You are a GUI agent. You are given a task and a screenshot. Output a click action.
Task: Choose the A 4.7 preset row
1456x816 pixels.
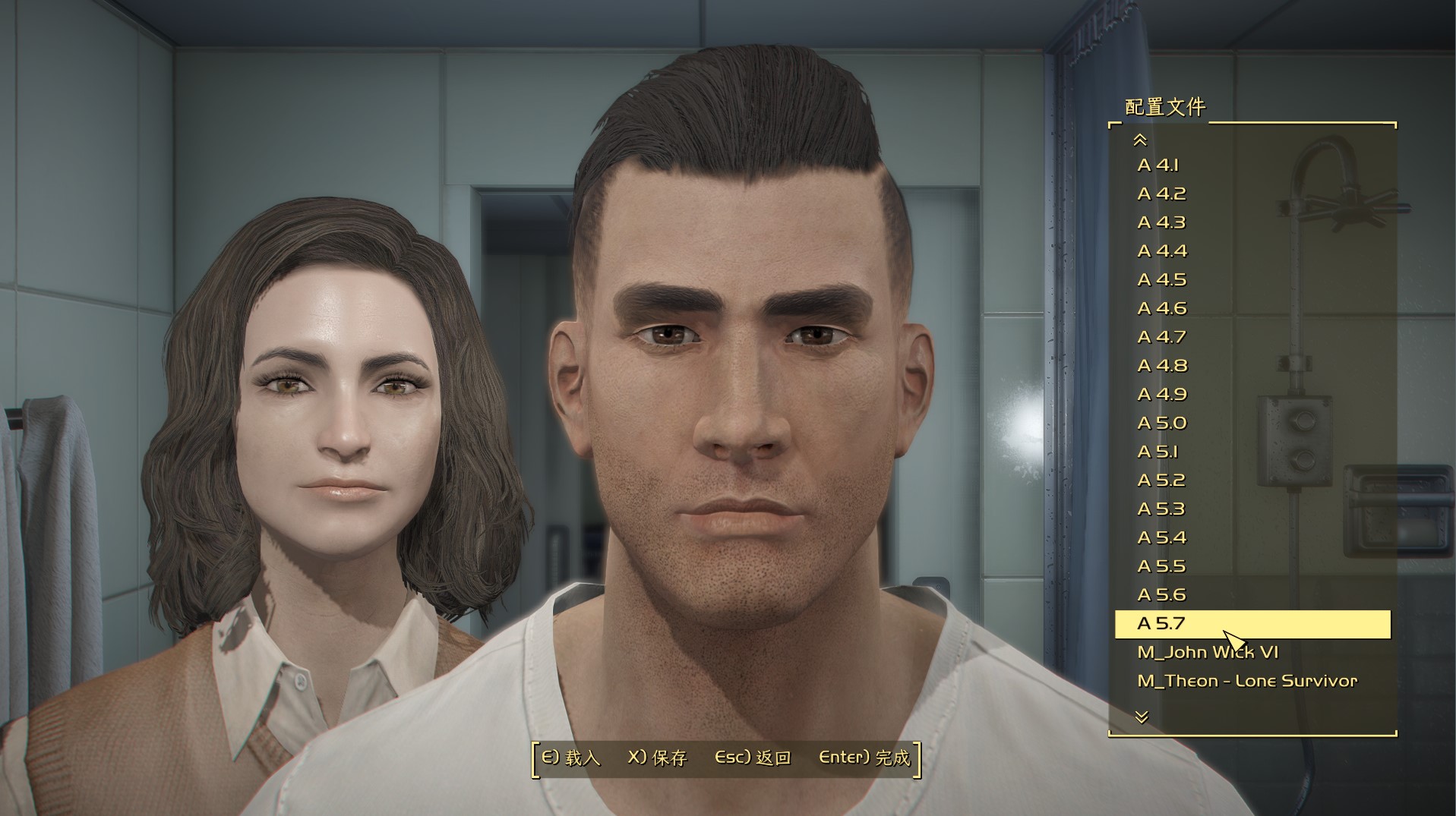(1161, 337)
